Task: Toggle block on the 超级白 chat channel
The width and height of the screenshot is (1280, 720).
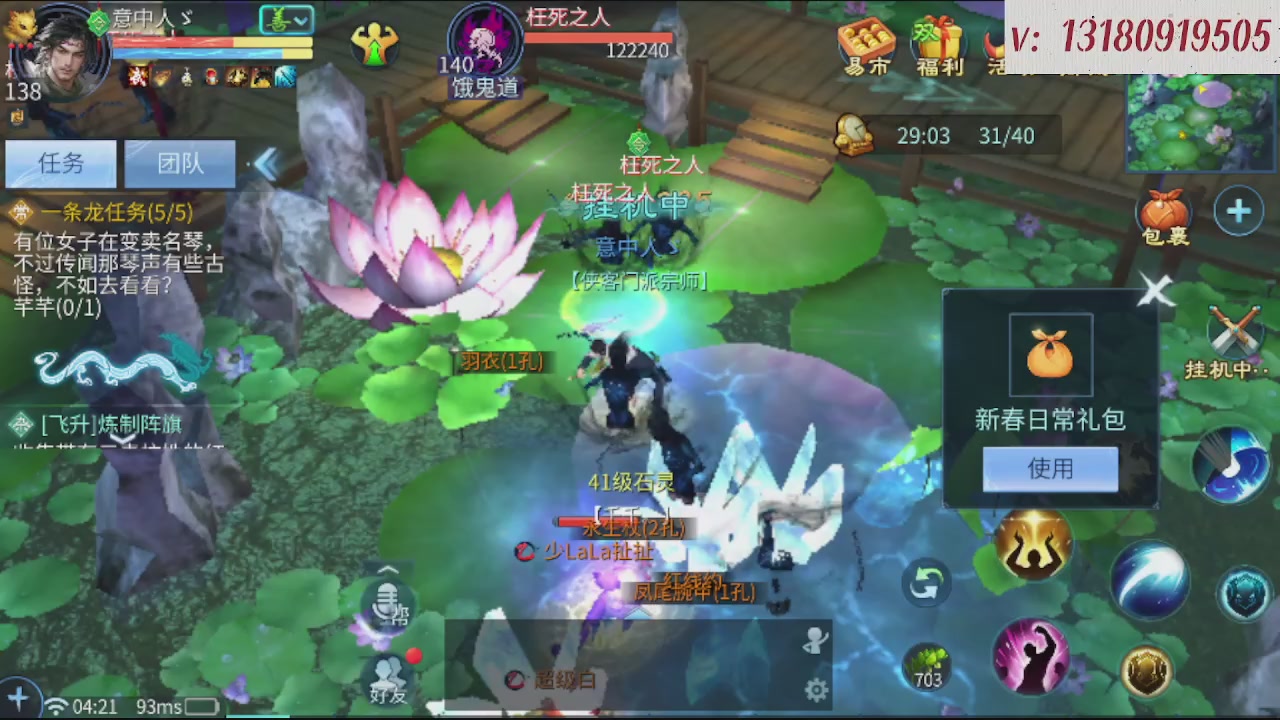Action: coord(515,682)
